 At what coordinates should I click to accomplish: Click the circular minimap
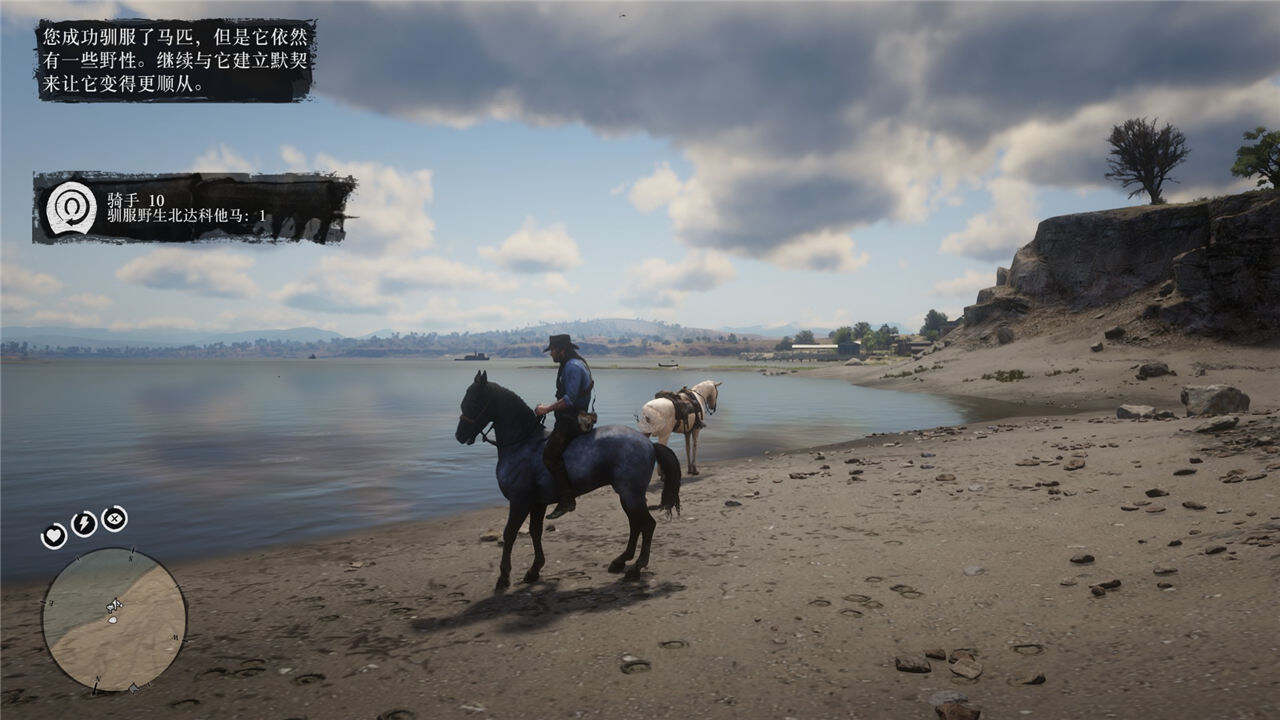click(114, 619)
